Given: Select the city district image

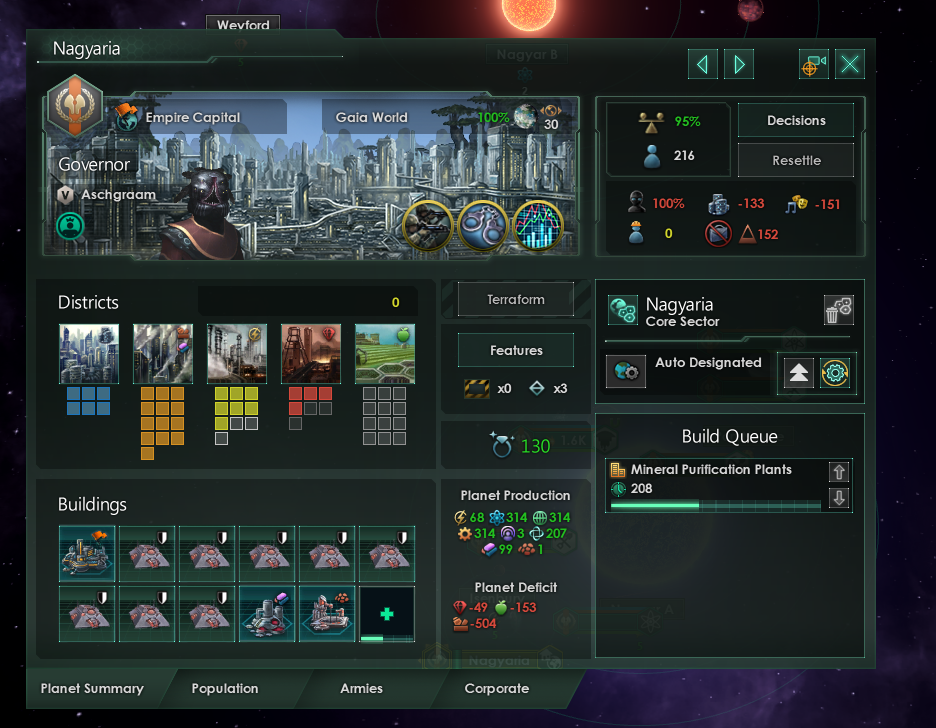Looking at the screenshot, I should [x=89, y=354].
